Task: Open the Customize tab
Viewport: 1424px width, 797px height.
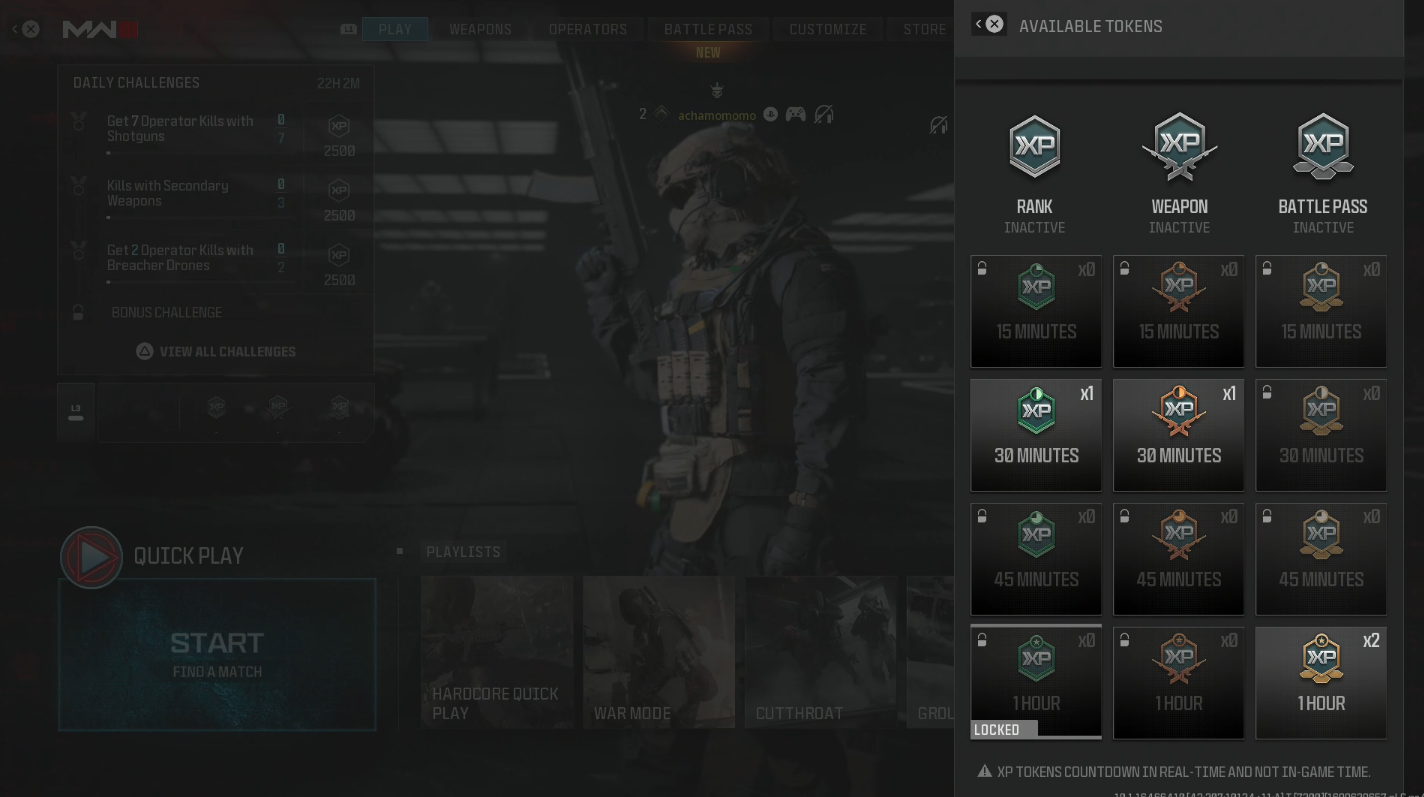Action: (828, 29)
